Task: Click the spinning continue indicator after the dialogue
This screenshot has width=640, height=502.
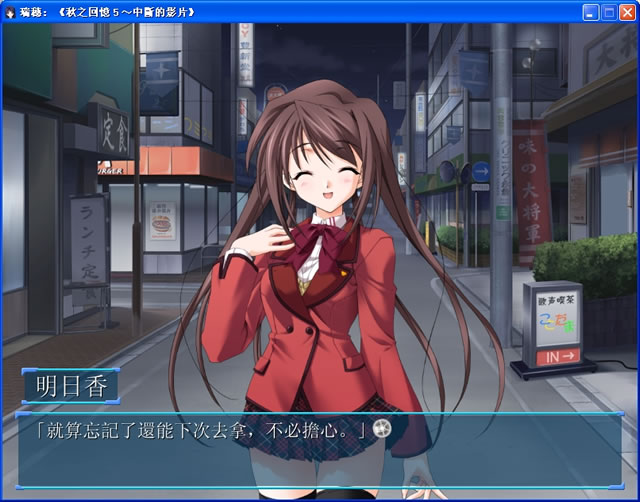Action: (380, 428)
